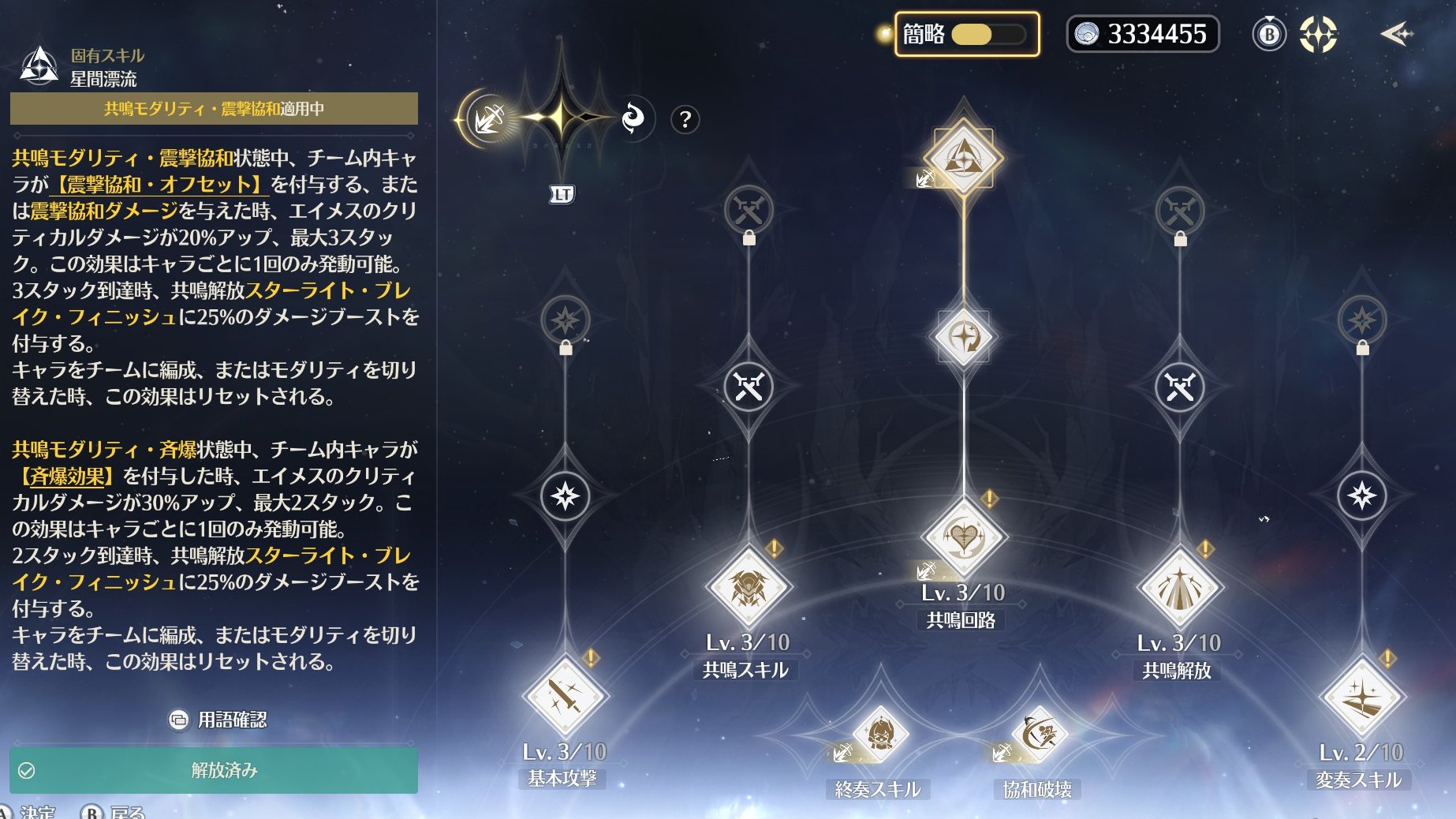Select the 共鳴回路 forte circuit node
Screen dimensions: 1456x819
click(x=963, y=538)
